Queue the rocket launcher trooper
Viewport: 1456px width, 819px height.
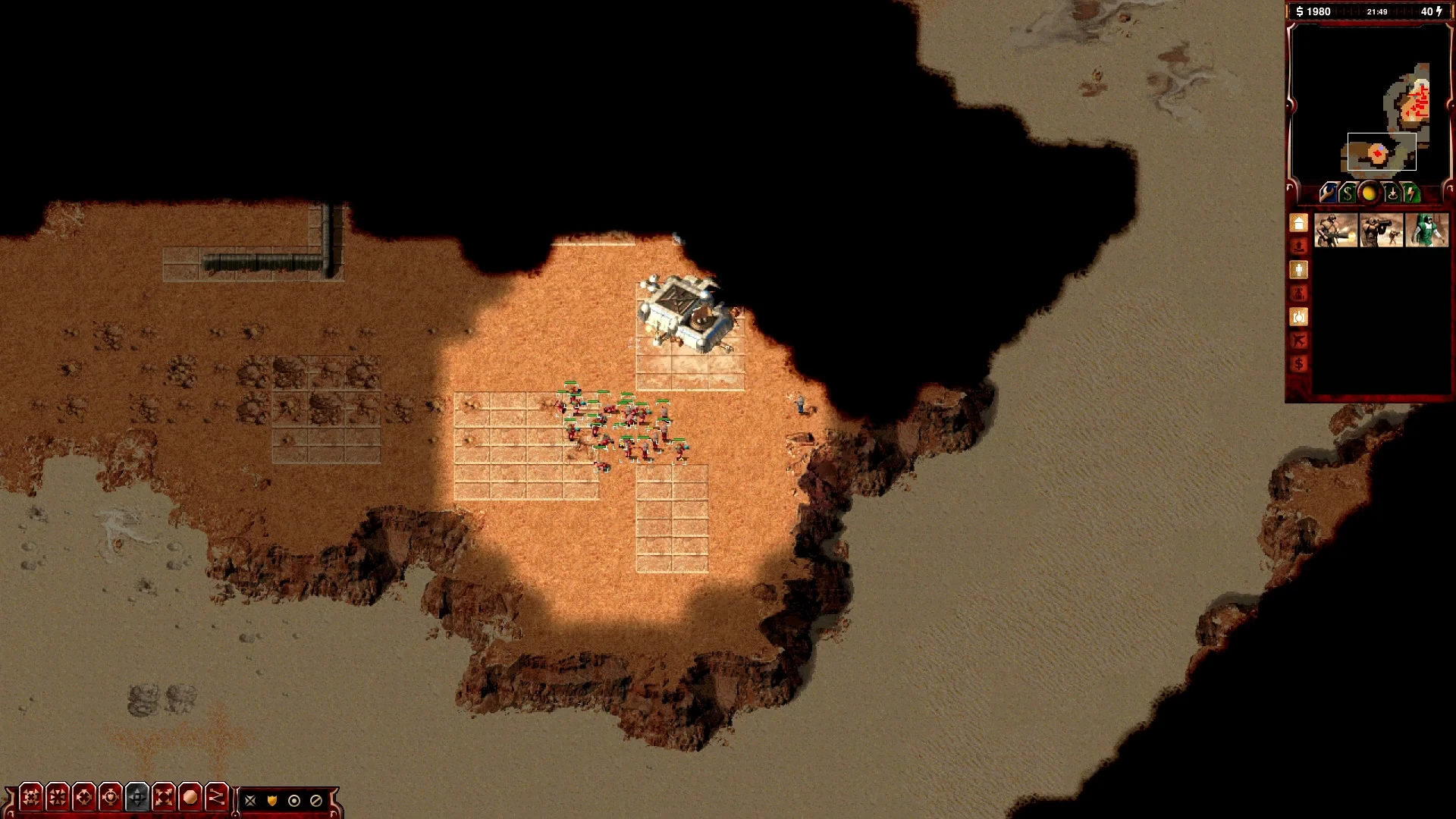[1382, 231]
